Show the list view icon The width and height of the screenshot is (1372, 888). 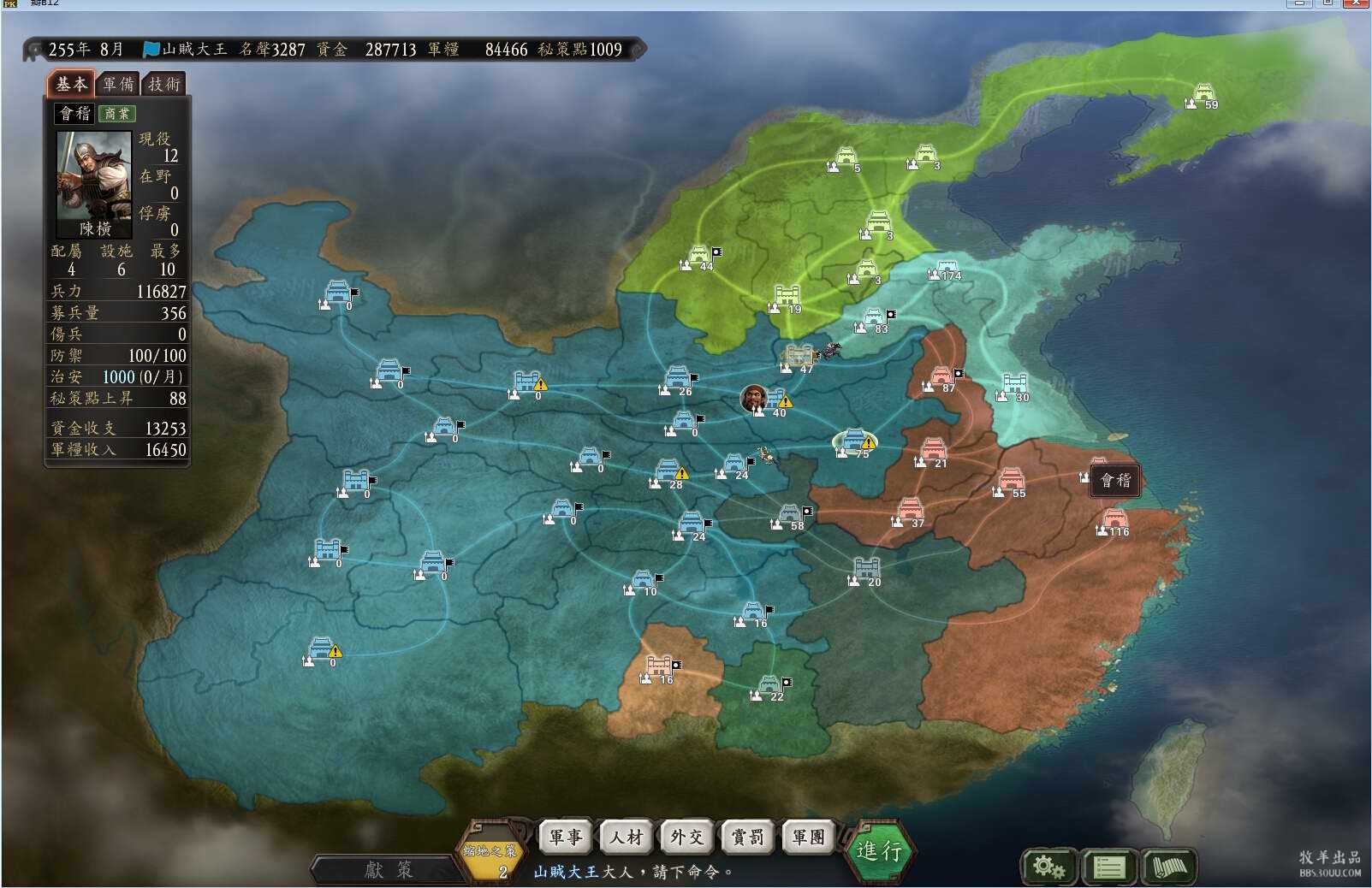tap(1109, 867)
